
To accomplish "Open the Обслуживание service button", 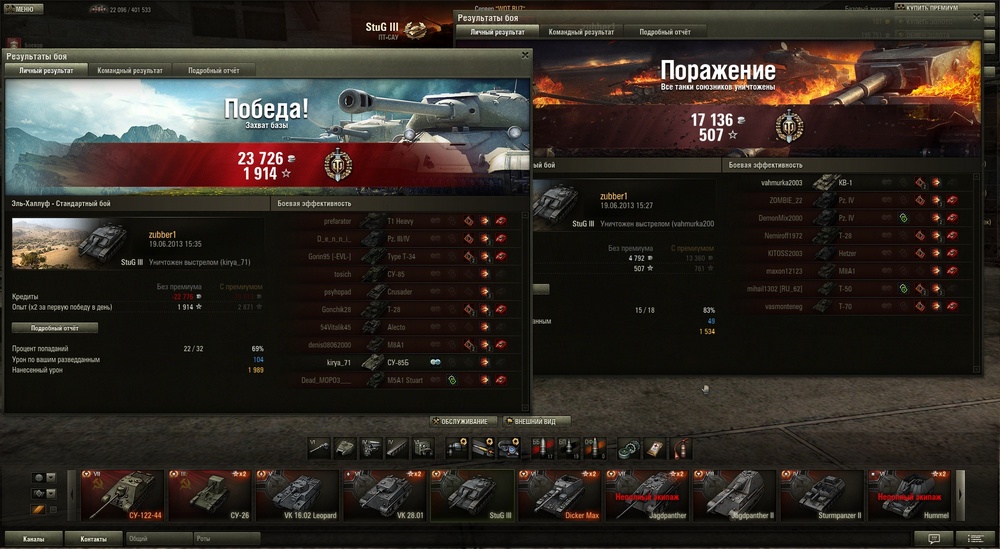I will click(462, 421).
